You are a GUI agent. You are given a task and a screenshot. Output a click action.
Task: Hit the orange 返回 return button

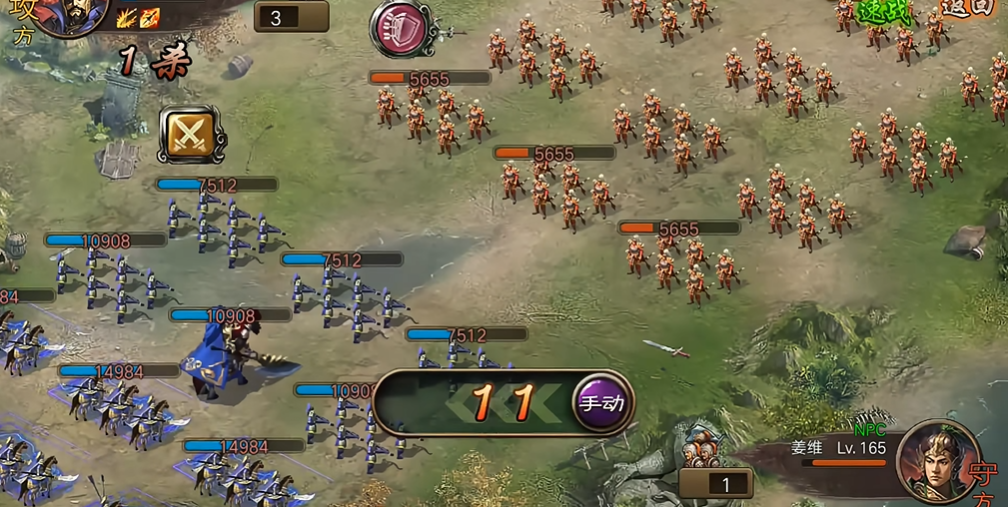[x=968, y=8]
